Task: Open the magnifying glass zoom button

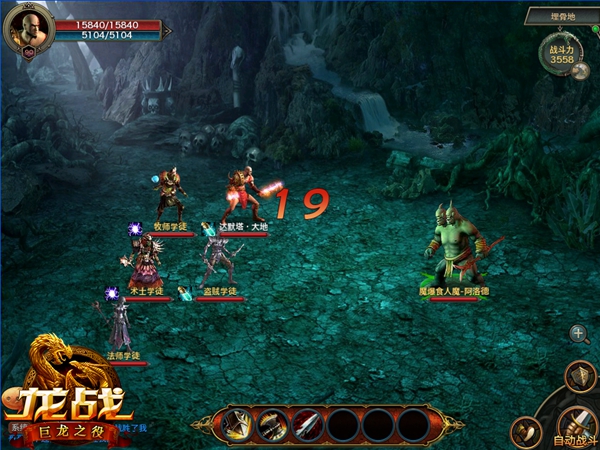Action: tap(579, 334)
